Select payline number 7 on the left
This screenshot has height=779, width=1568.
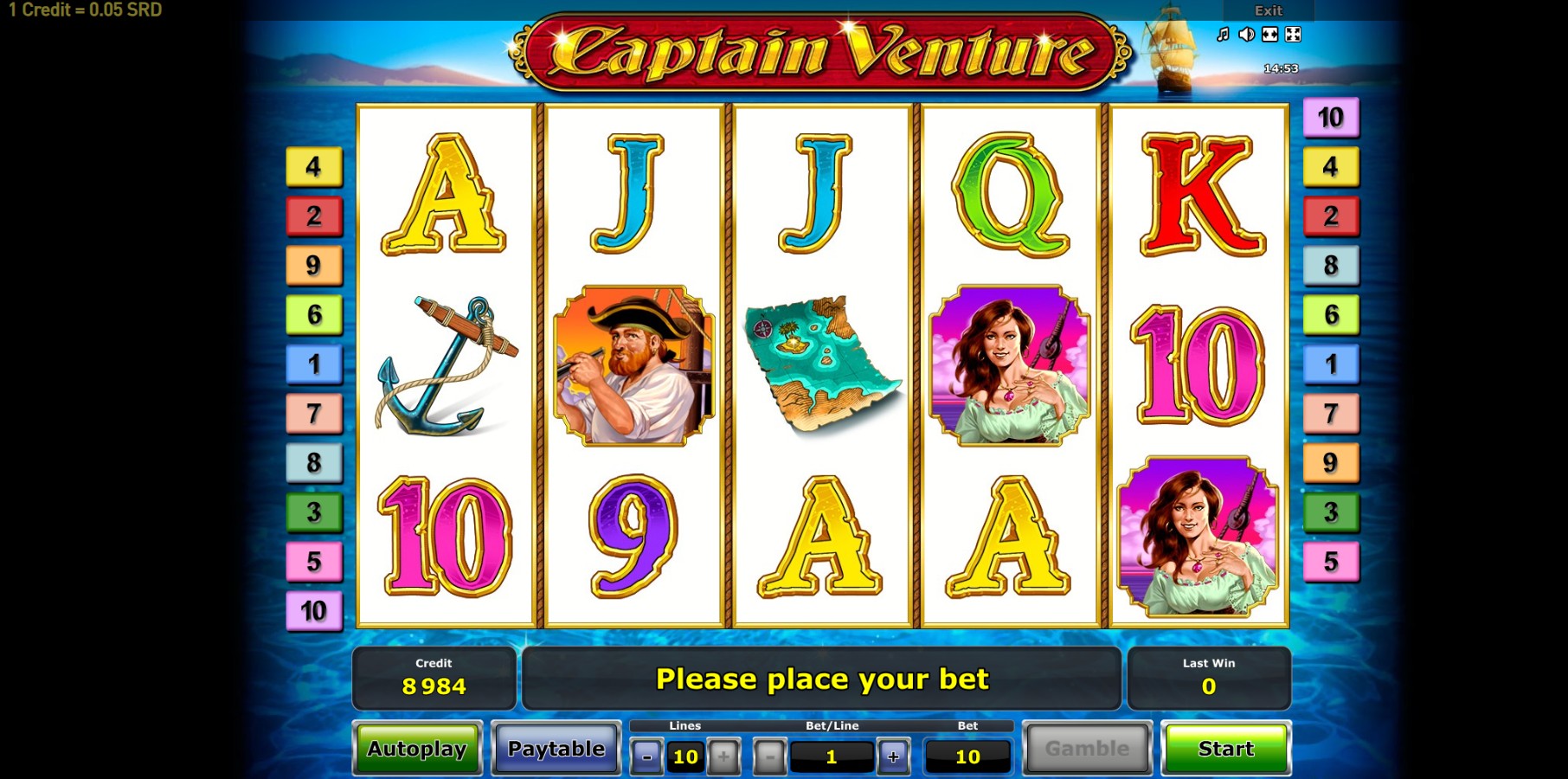[312, 414]
